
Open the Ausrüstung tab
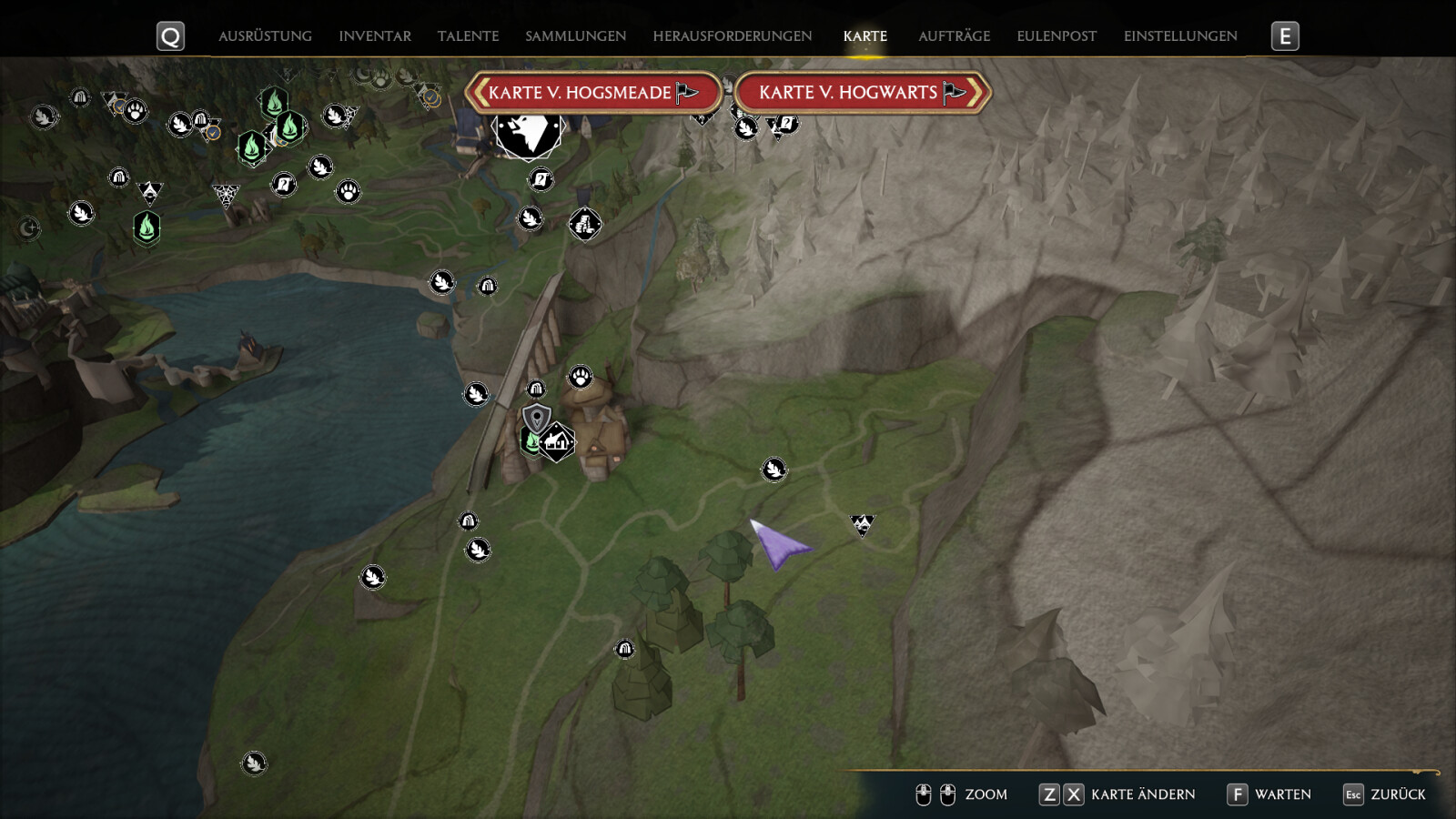click(x=265, y=36)
